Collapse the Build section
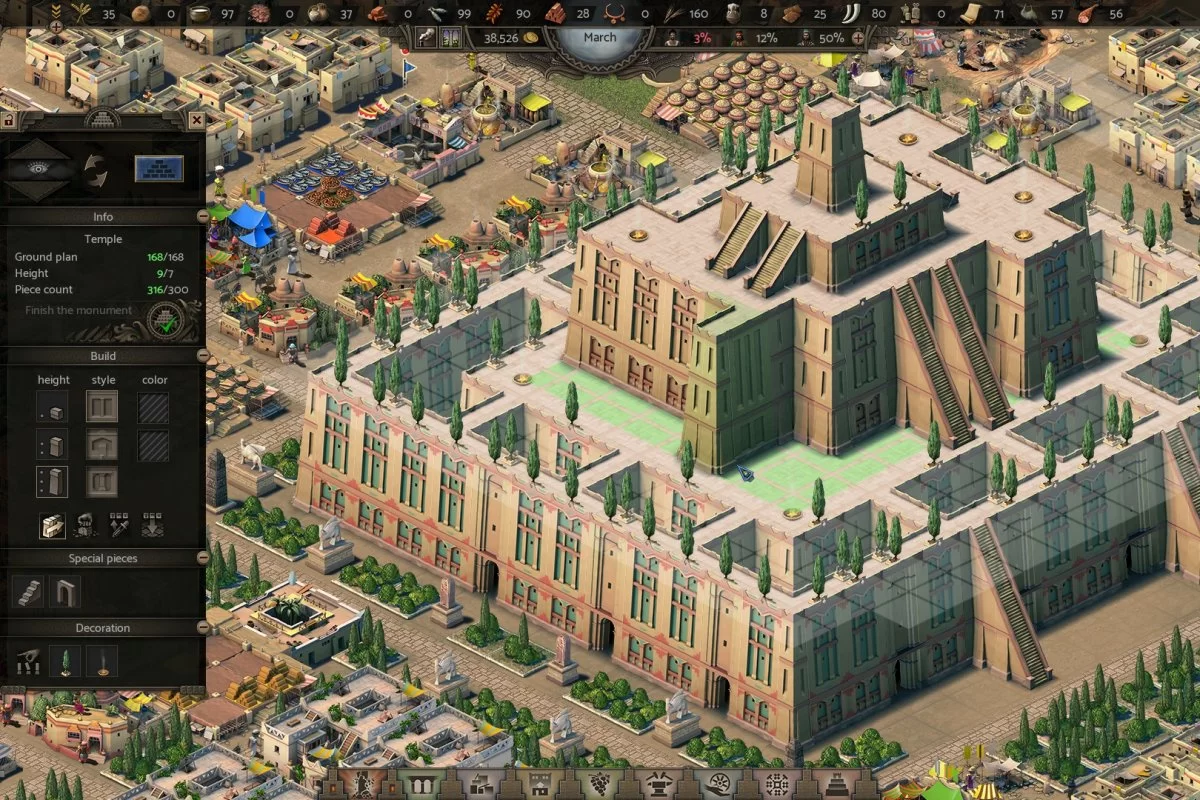 [202, 356]
